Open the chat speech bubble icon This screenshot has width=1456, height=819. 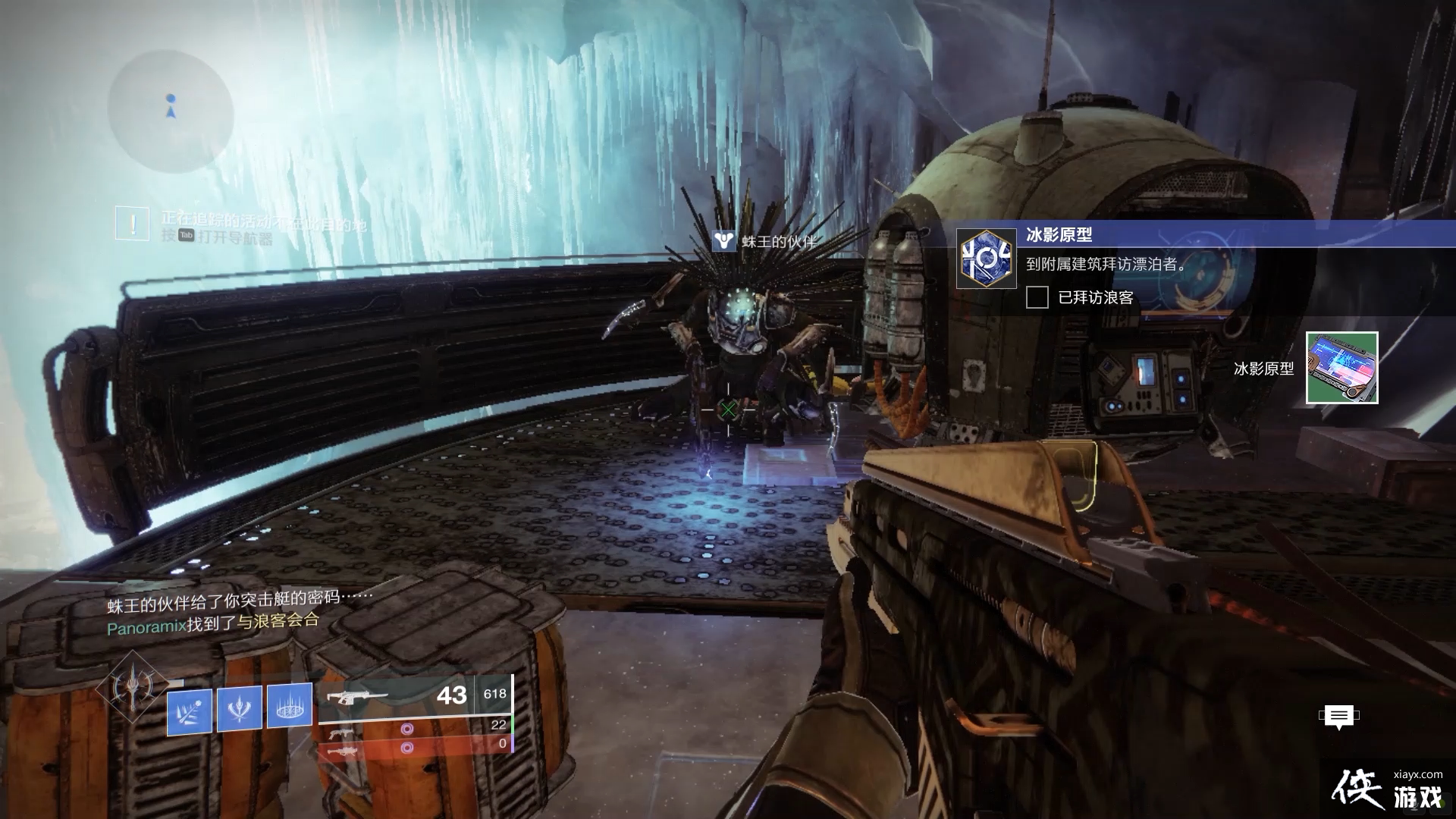pos(1338,716)
